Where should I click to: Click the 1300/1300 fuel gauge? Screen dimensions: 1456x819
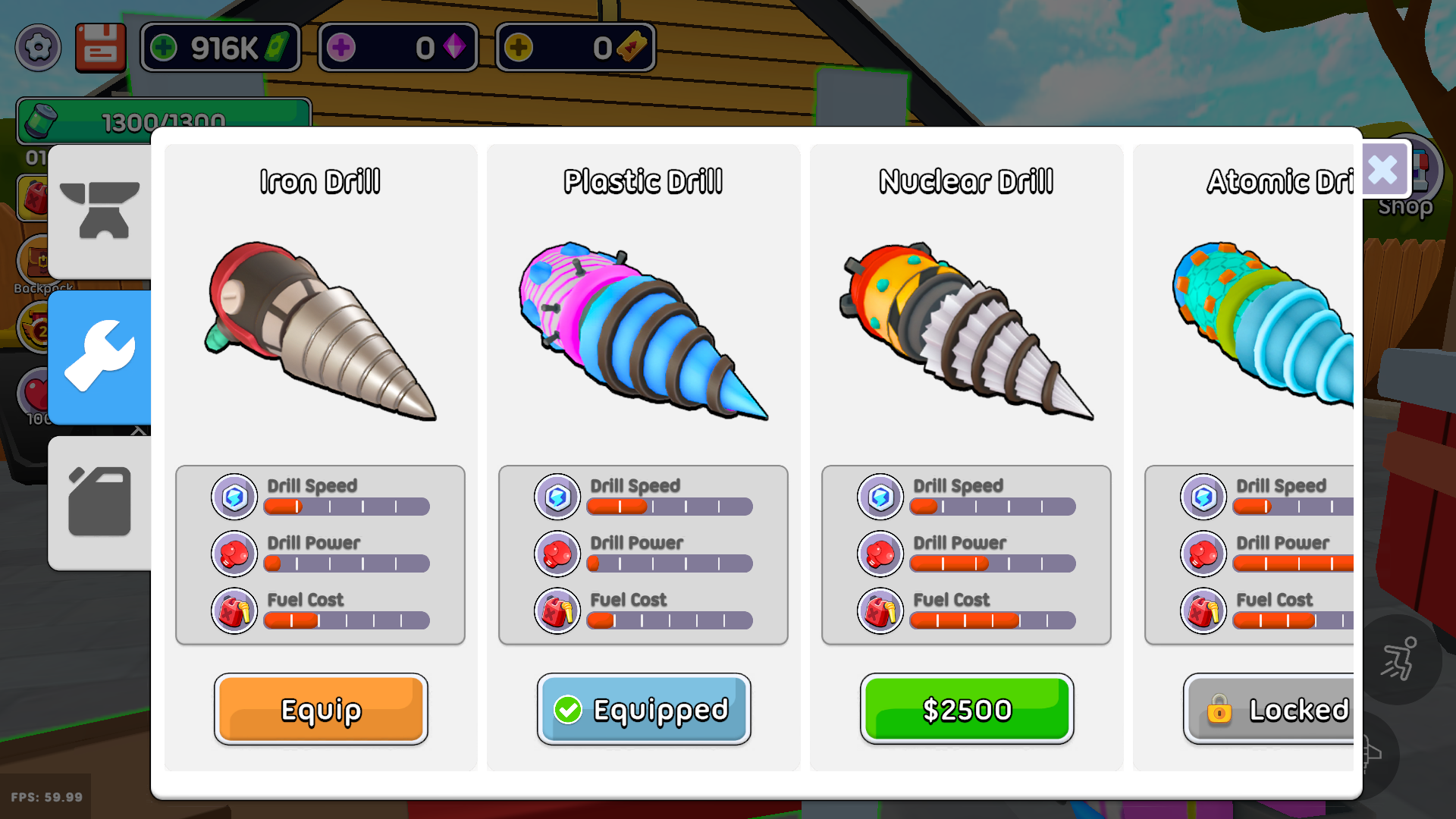pos(163,120)
